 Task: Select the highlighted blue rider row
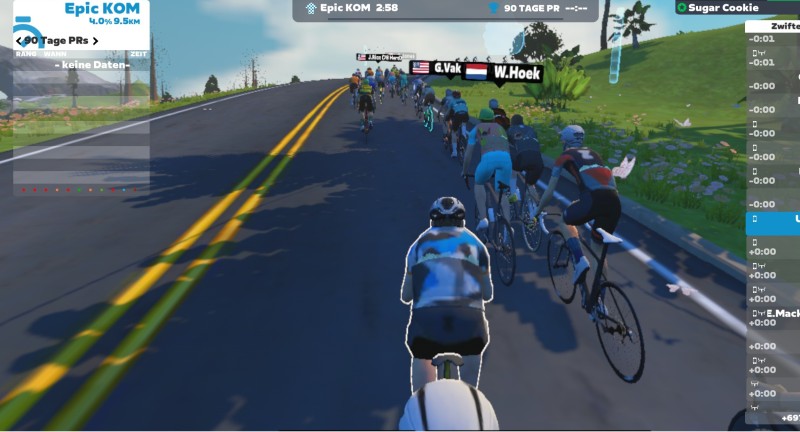click(773, 219)
